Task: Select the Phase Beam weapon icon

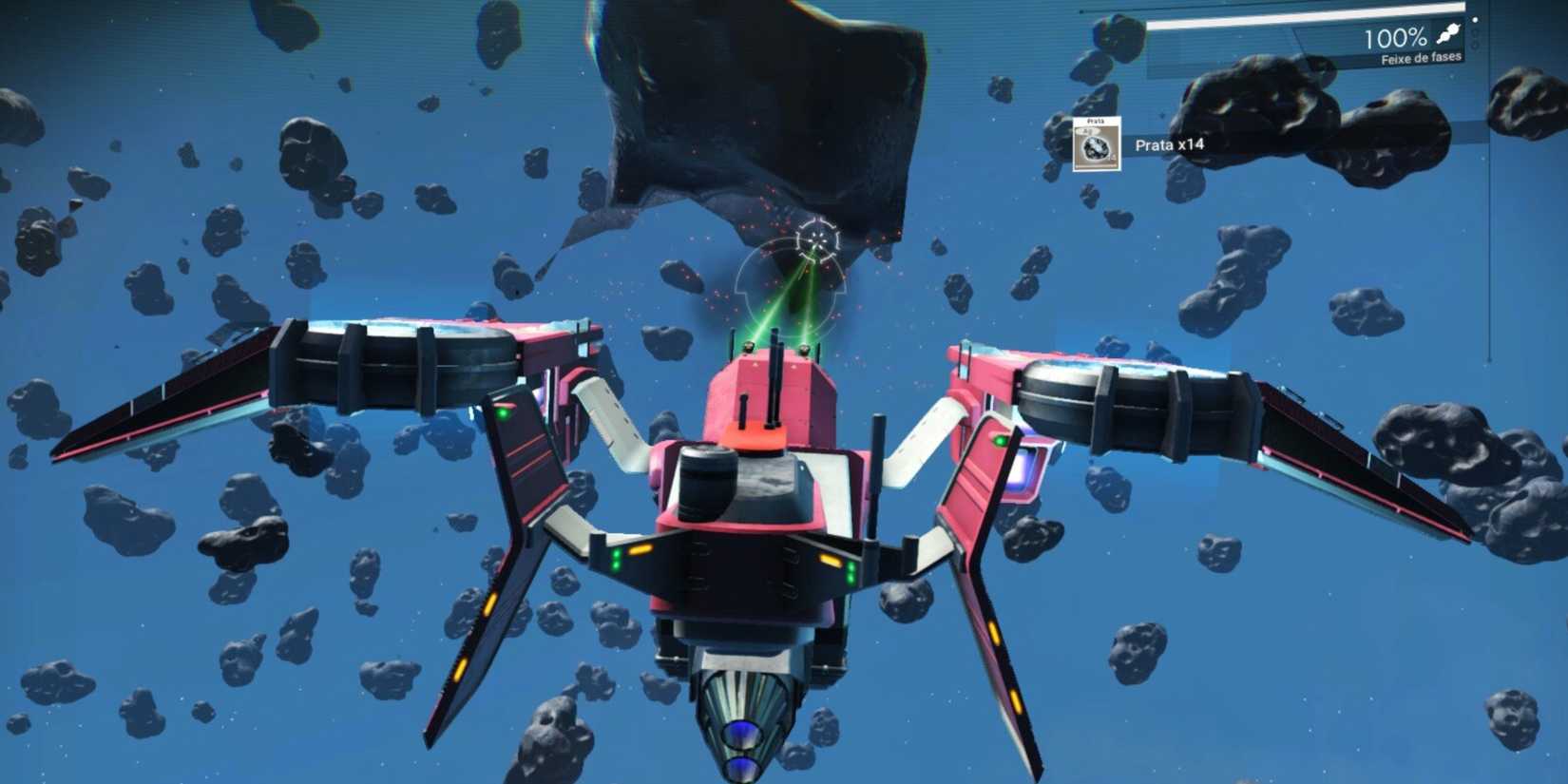Action: pyautogui.click(x=1448, y=35)
